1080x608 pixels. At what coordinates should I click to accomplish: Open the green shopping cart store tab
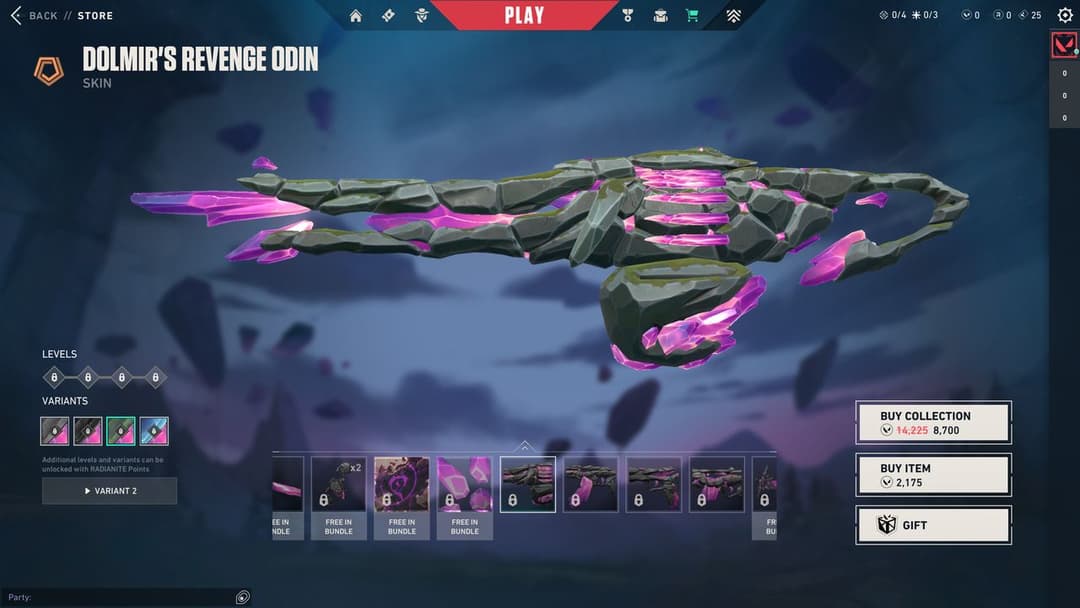[692, 15]
